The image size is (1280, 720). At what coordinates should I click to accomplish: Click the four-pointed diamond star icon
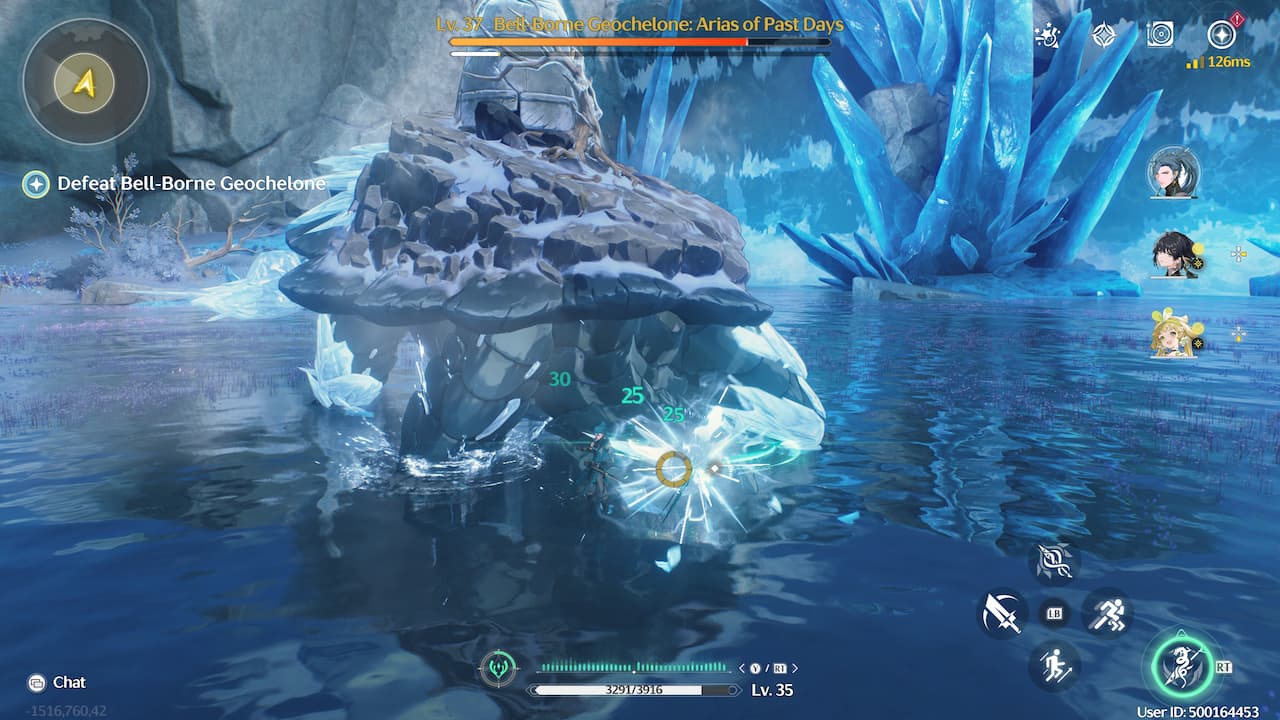pos(1104,35)
